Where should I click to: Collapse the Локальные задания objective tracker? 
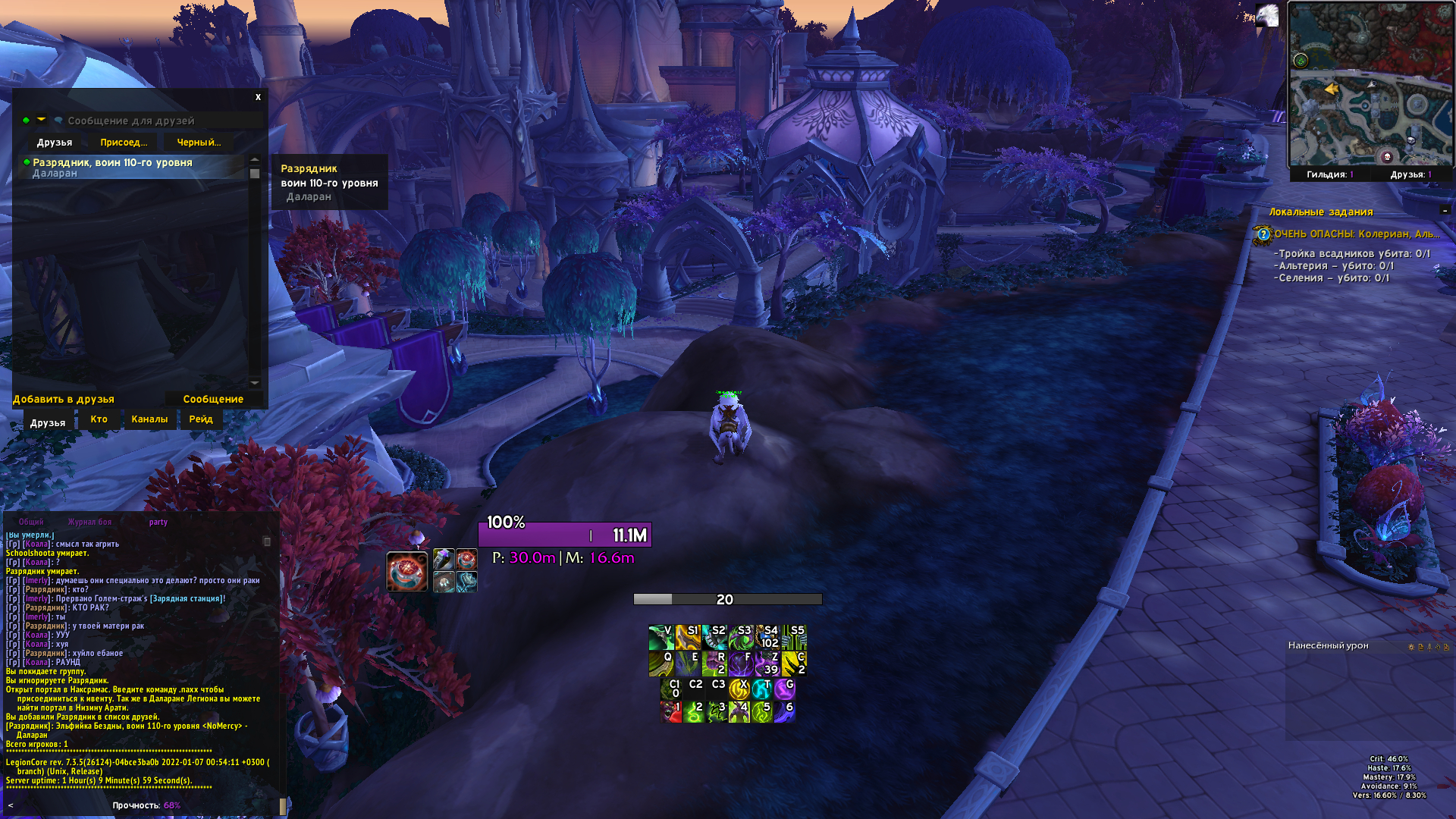click(1445, 210)
